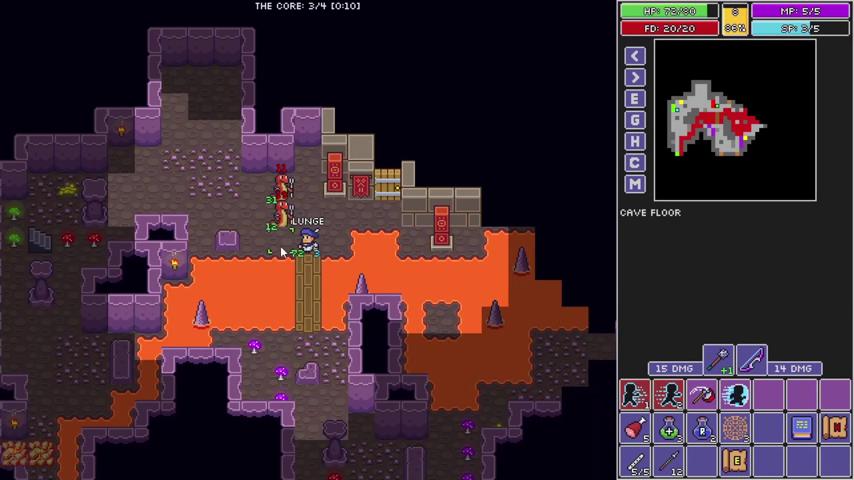Select the purple bow ranged weapon slot
This screenshot has width=854, height=480.
click(x=751, y=358)
